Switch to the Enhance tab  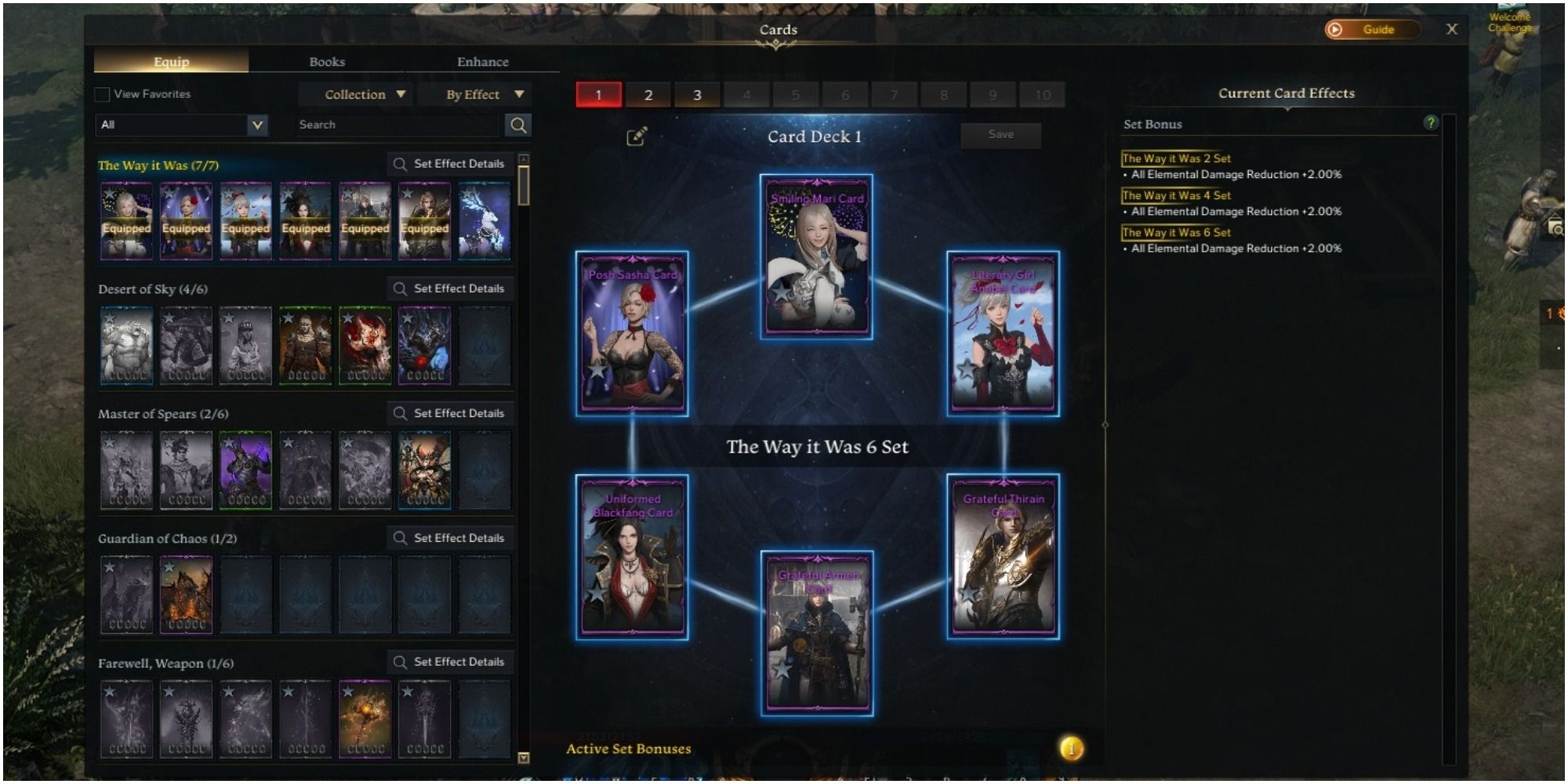point(482,61)
